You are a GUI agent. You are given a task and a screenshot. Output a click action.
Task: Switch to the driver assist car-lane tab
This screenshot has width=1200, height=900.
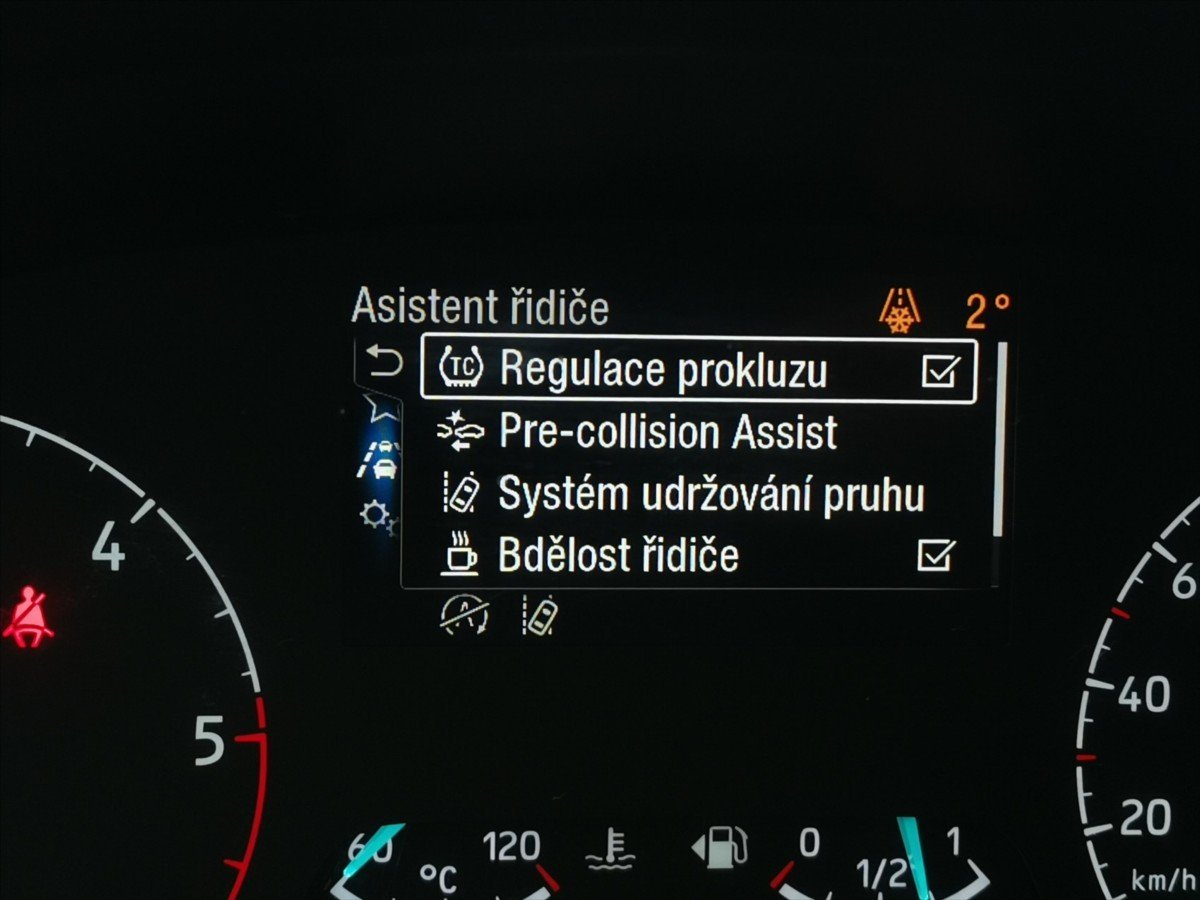(x=380, y=461)
